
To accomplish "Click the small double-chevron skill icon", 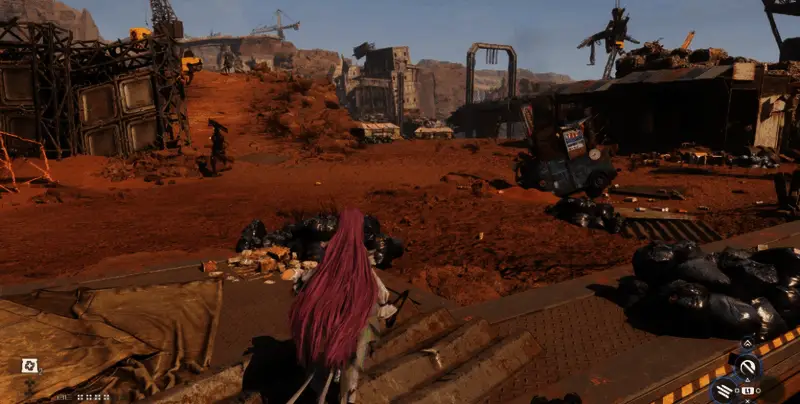I will point(746,344).
